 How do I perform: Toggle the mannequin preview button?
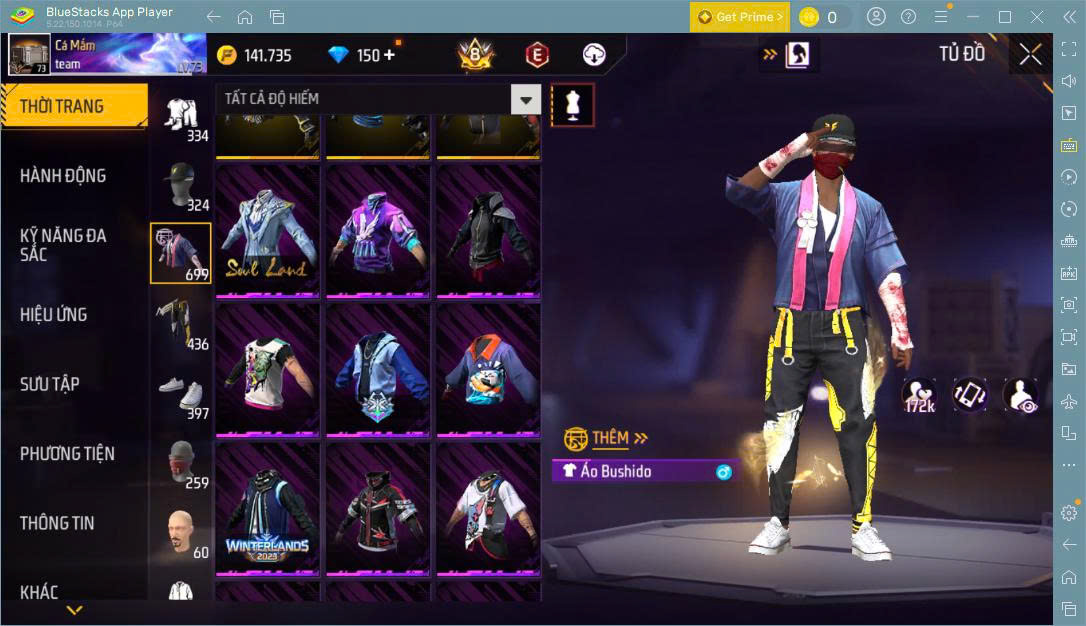click(x=573, y=104)
